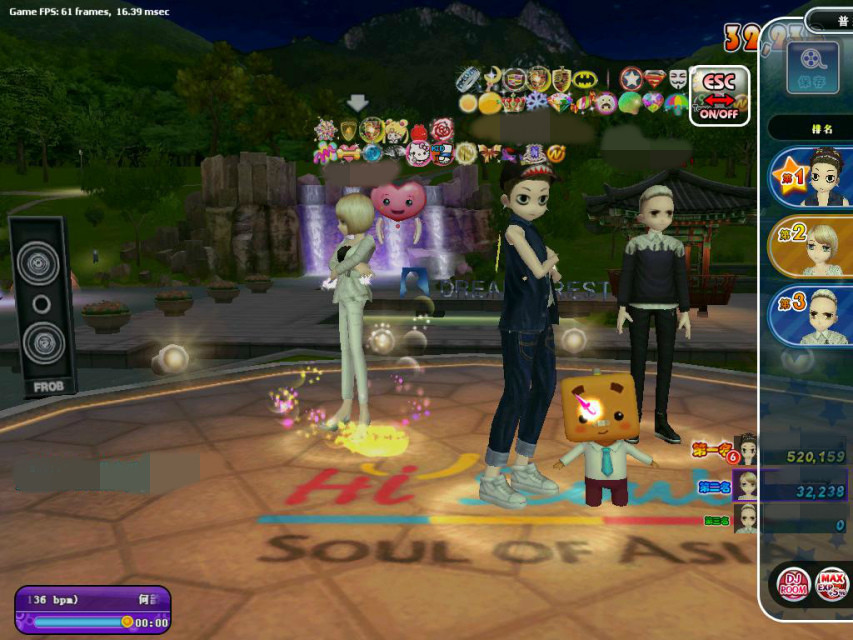The width and height of the screenshot is (853, 640).
Task: Open the DJ Room button
Action: (x=795, y=583)
